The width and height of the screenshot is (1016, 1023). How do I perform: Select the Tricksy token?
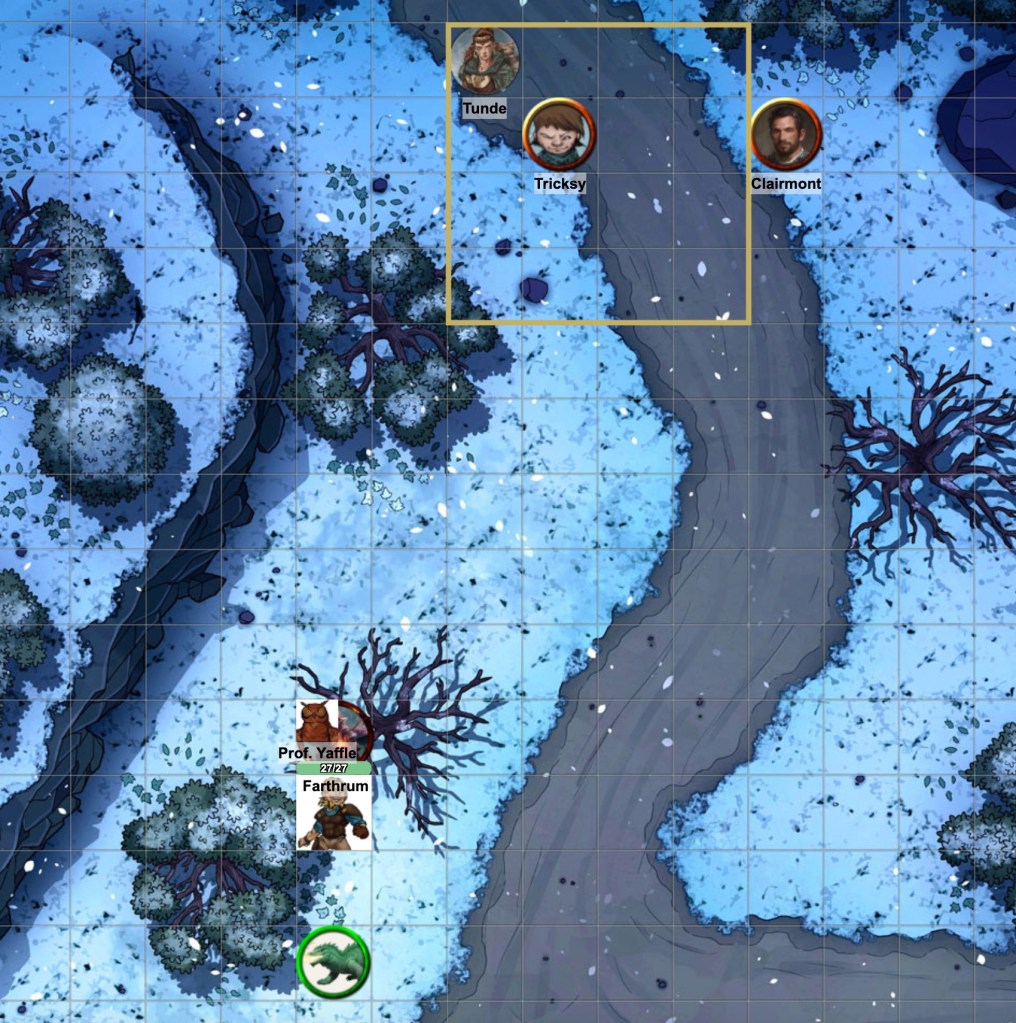559,135
